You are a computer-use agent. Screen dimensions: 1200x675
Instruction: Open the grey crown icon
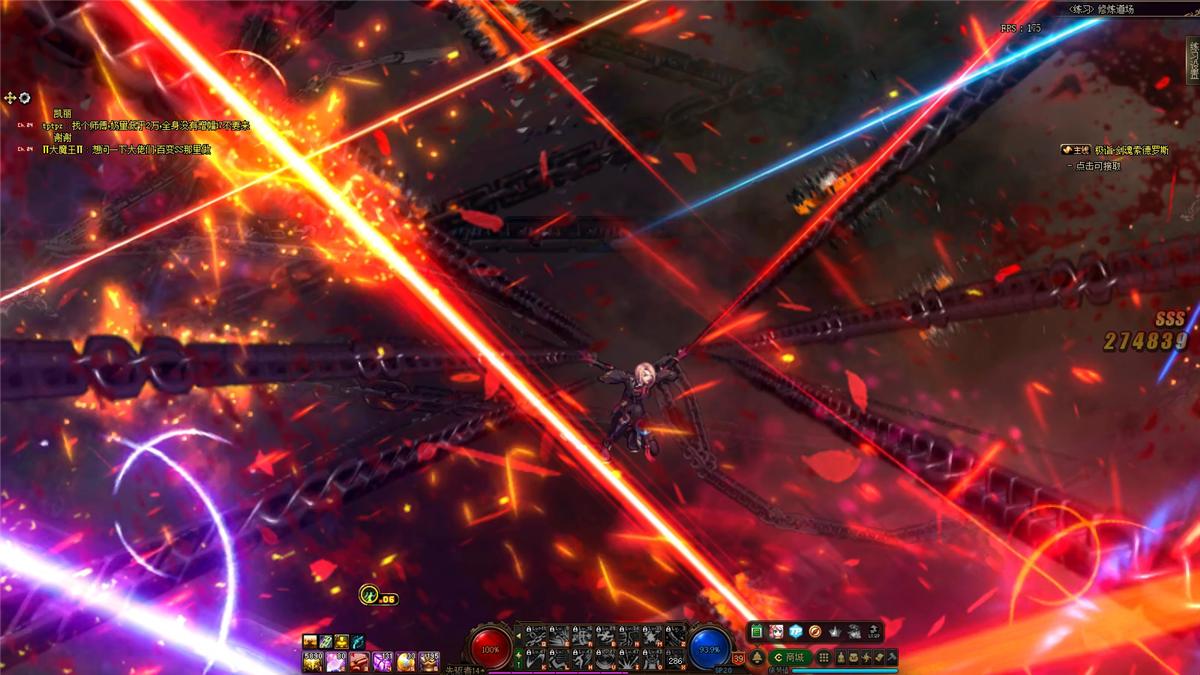835,632
